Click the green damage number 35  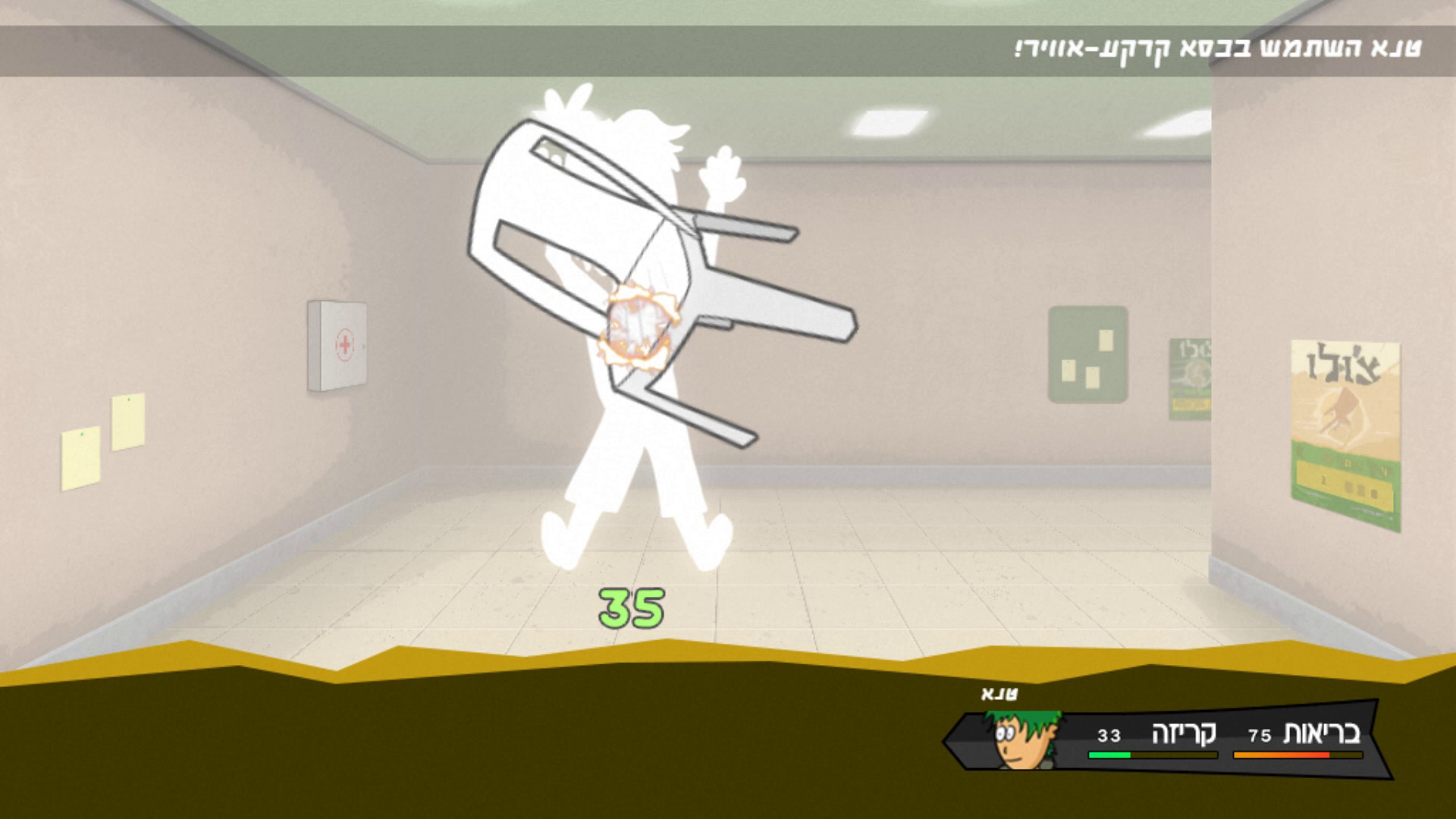click(631, 607)
